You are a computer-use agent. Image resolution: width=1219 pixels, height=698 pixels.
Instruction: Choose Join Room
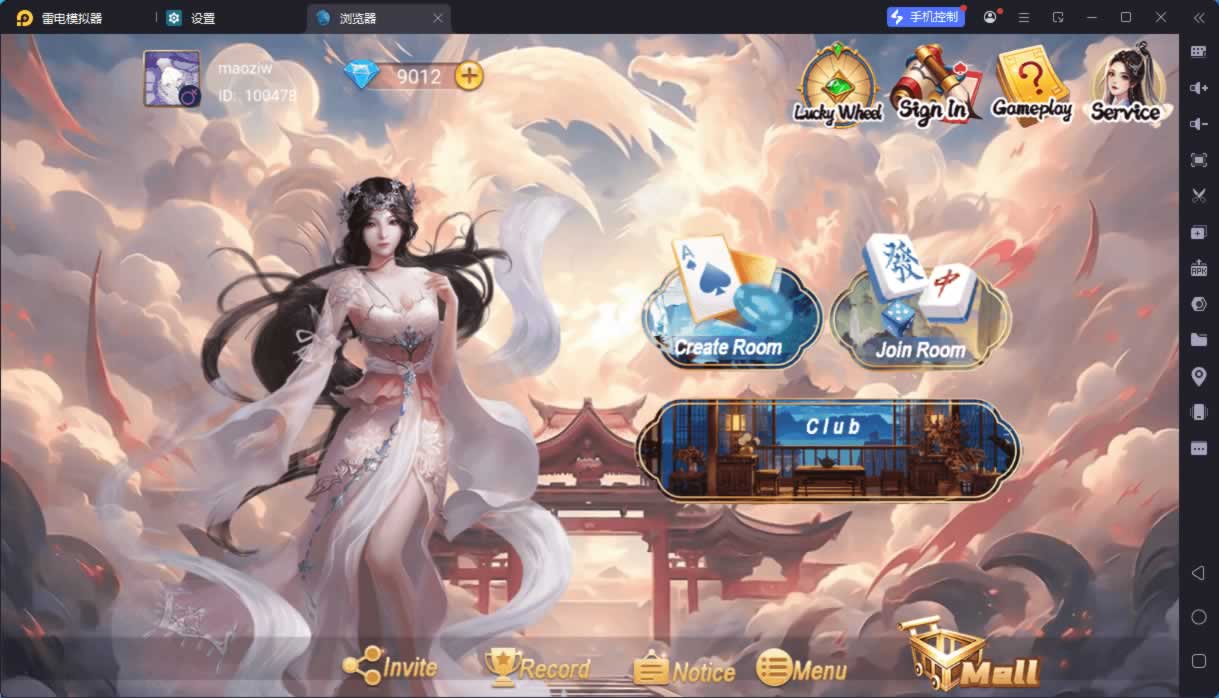tap(920, 305)
